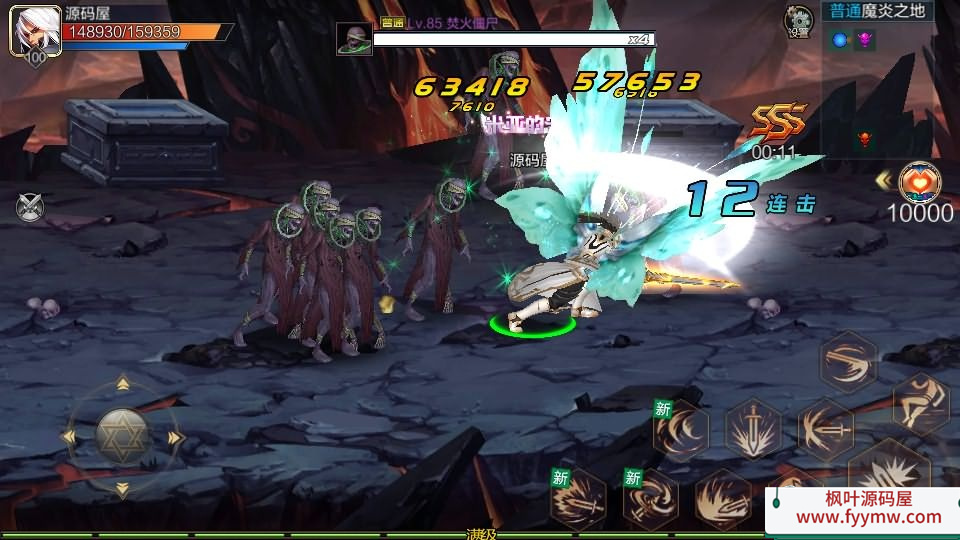Screen dimensions: 960x540
Task: Expand the yellow double-arrow beside the potion
Action: tap(884, 180)
